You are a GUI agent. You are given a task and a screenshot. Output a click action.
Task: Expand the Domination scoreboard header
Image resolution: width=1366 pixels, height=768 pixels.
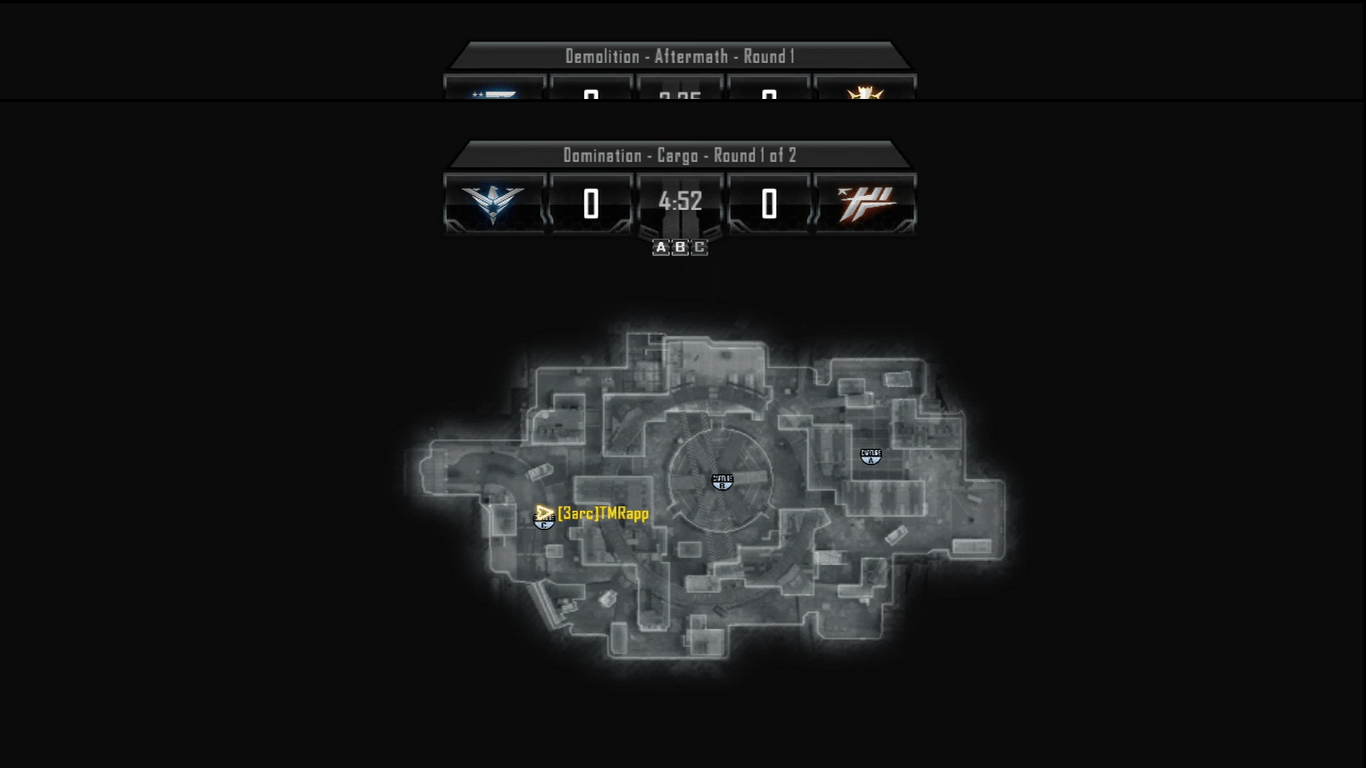[679, 156]
